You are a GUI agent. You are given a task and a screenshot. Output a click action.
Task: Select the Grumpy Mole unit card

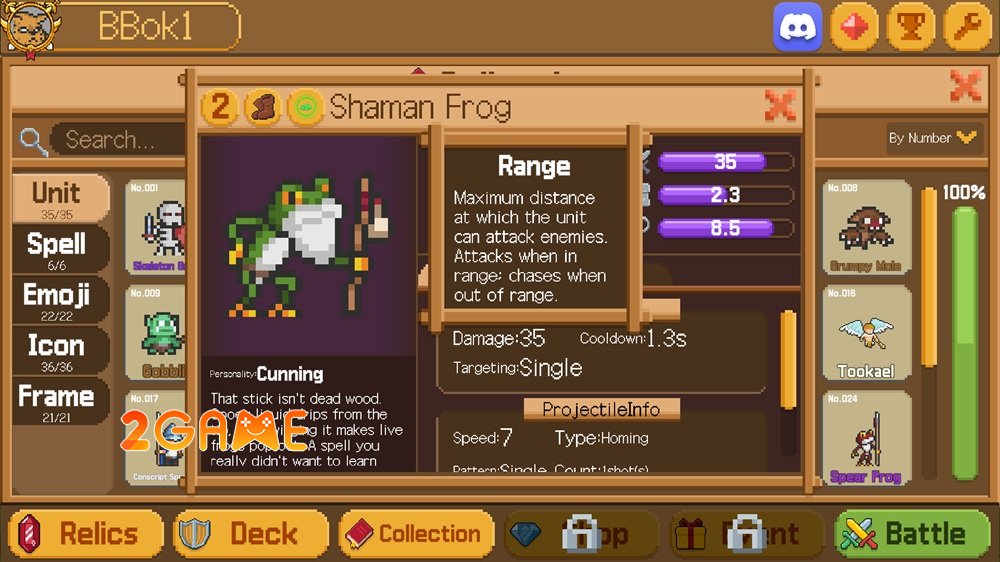tap(866, 229)
